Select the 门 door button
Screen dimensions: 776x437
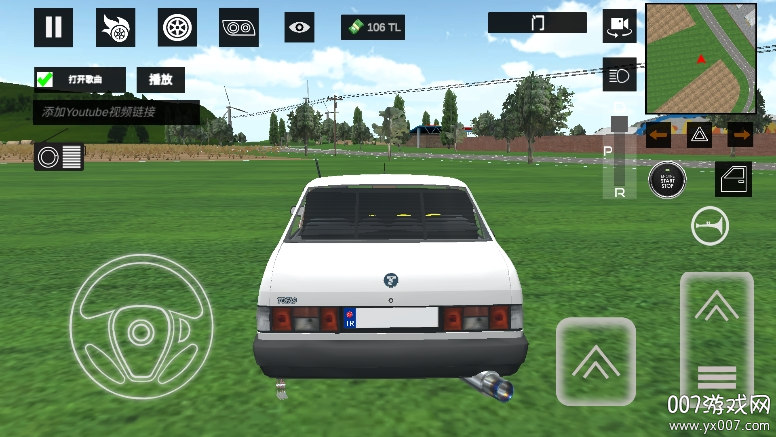[537, 22]
